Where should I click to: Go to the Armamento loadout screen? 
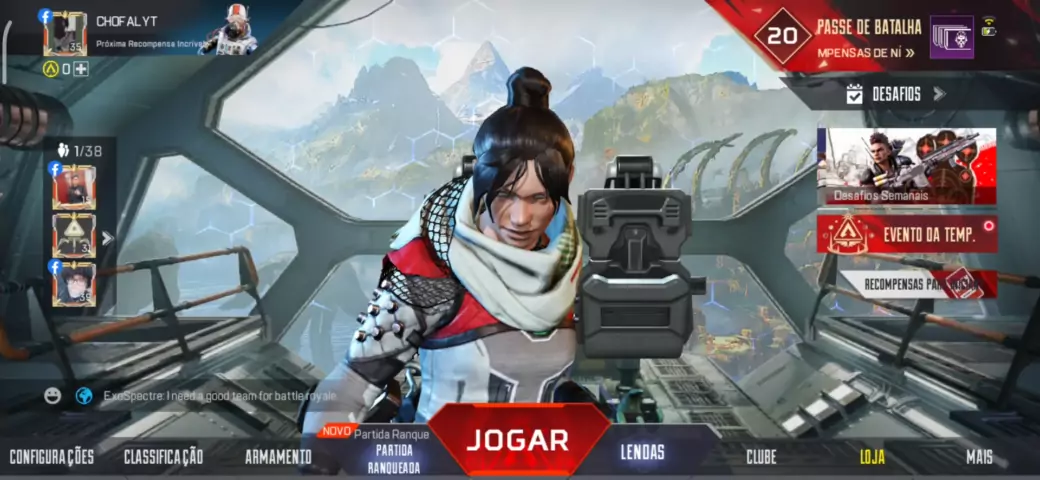(278, 457)
